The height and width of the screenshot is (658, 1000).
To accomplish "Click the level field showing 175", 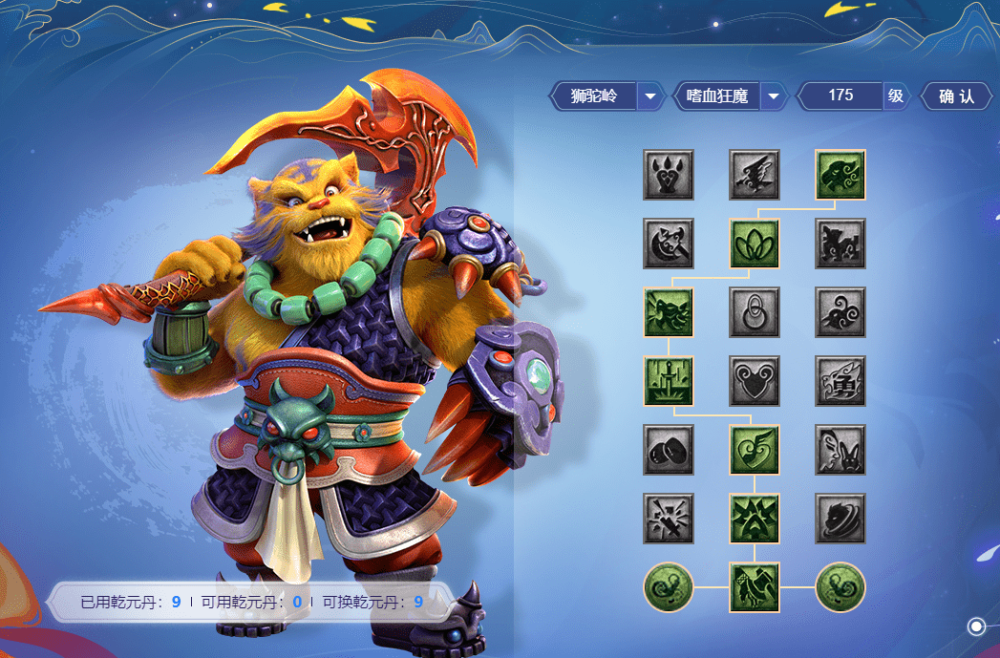I will tap(840, 96).
